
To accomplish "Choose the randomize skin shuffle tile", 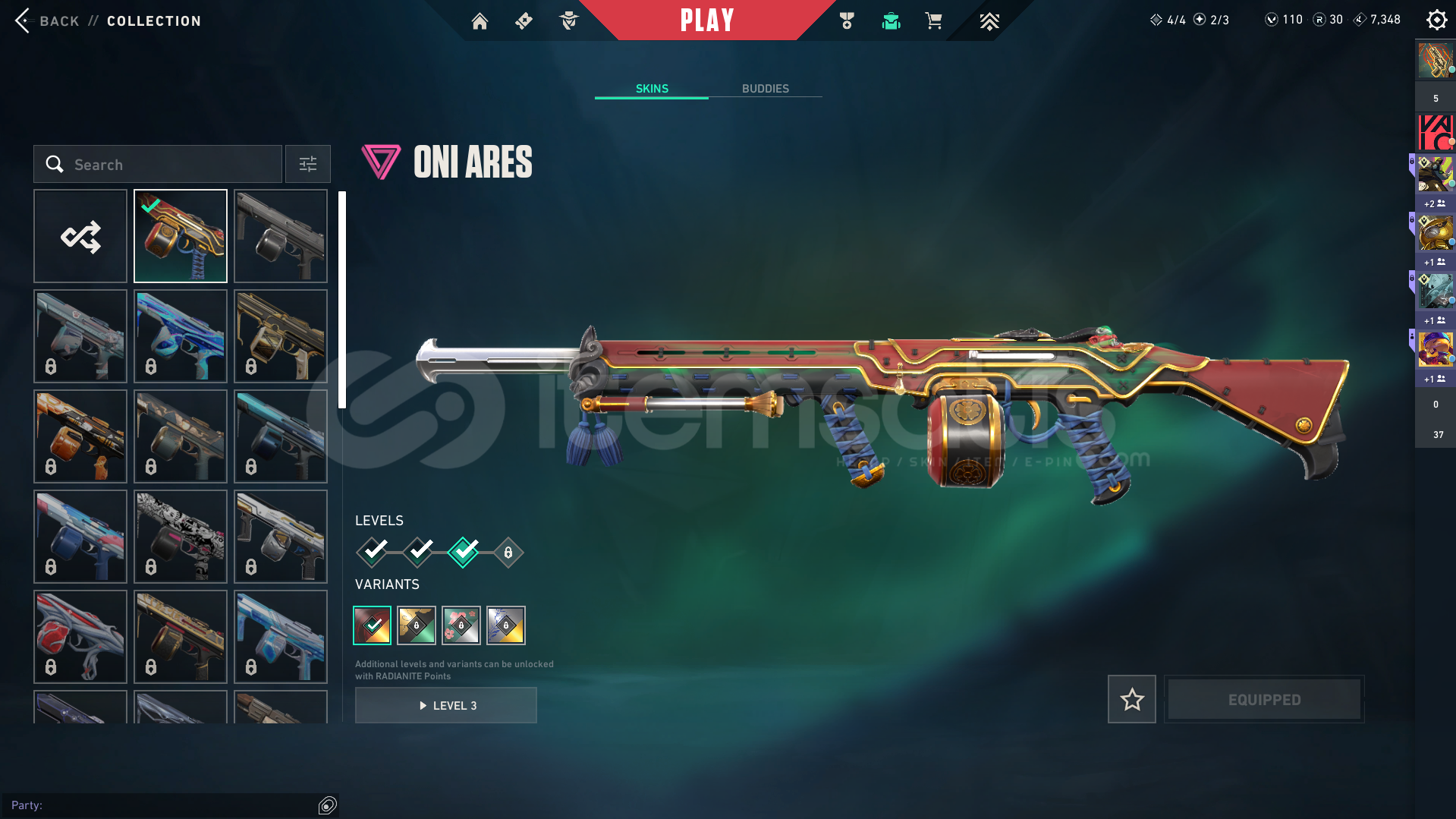I will pos(80,236).
